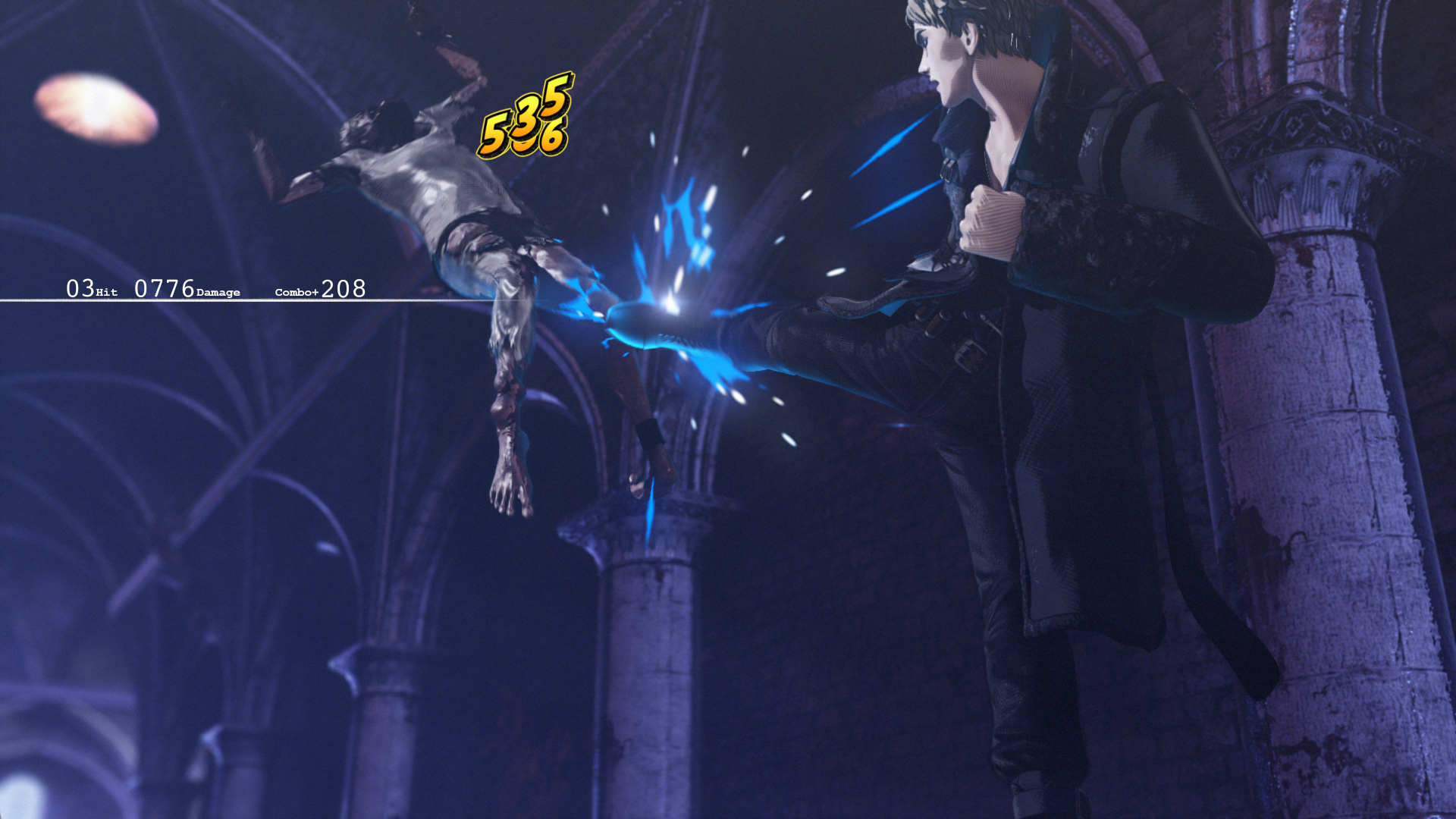Select the kicking protagonist character
Screen dimensions: 1456x819
1024,303
